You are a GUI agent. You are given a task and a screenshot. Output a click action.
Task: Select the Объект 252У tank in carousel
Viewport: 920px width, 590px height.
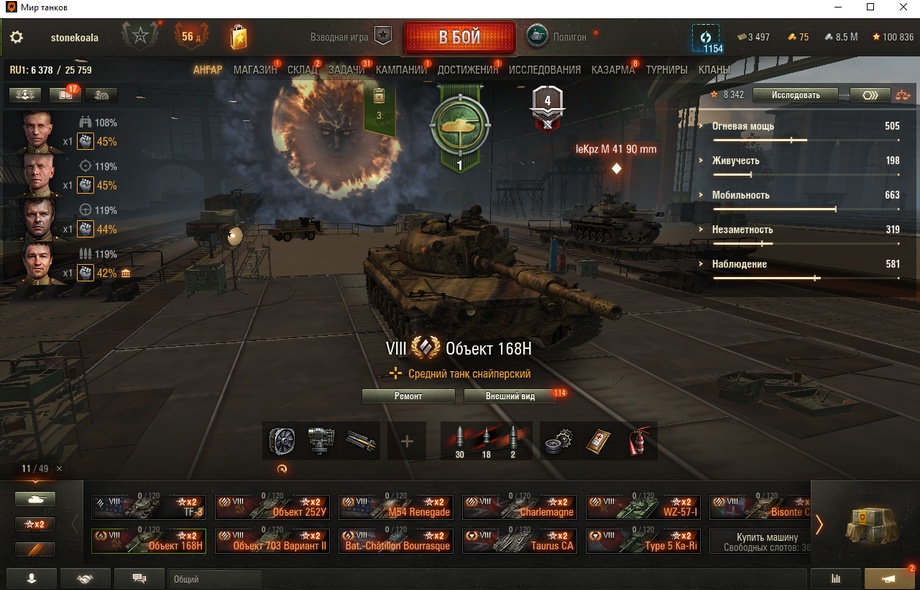pos(273,507)
